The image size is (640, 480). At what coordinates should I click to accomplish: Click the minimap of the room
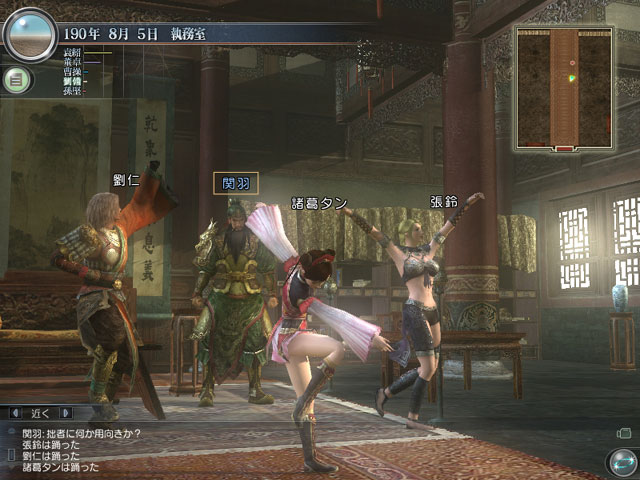564,88
